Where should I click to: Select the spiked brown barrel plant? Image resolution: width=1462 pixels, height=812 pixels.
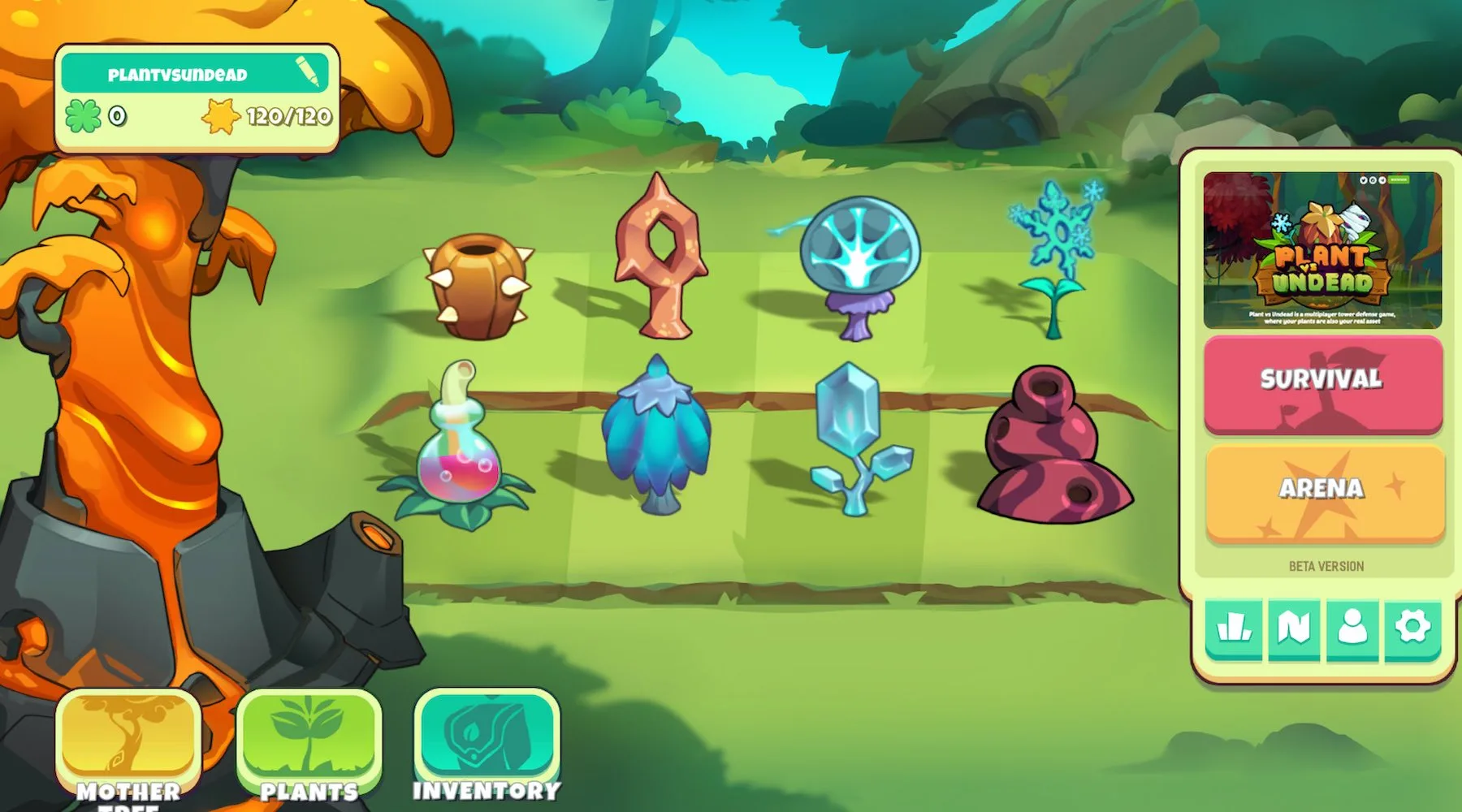(x=478, y=286)
